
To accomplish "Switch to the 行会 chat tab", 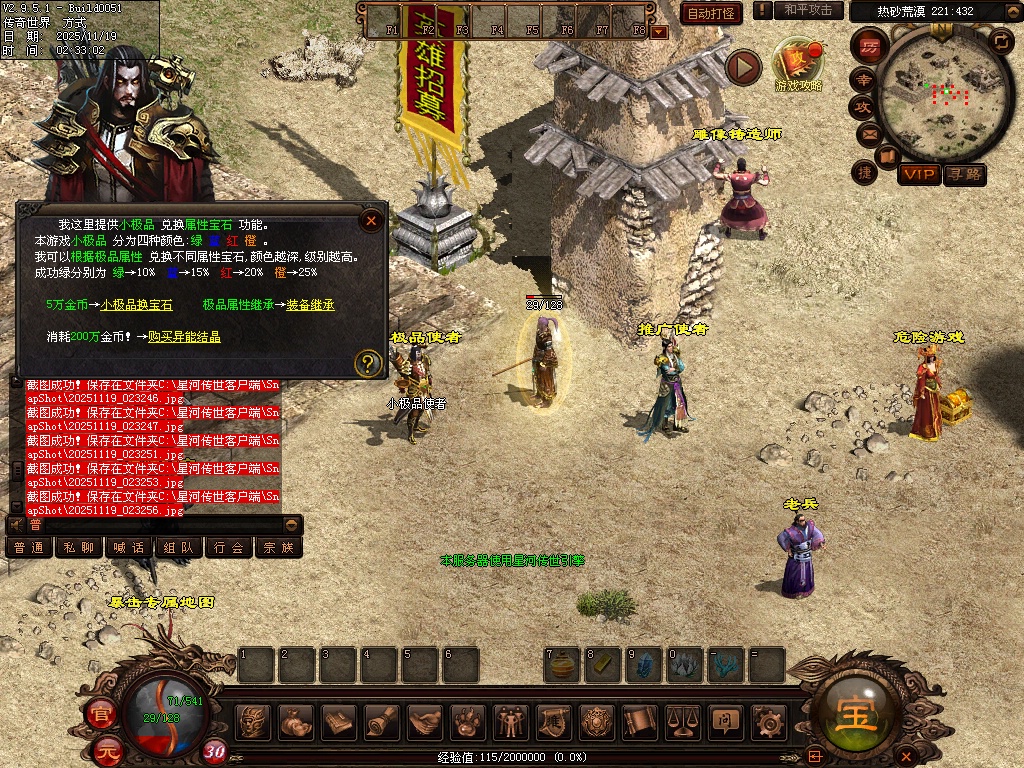I will (x=229, y=547).
